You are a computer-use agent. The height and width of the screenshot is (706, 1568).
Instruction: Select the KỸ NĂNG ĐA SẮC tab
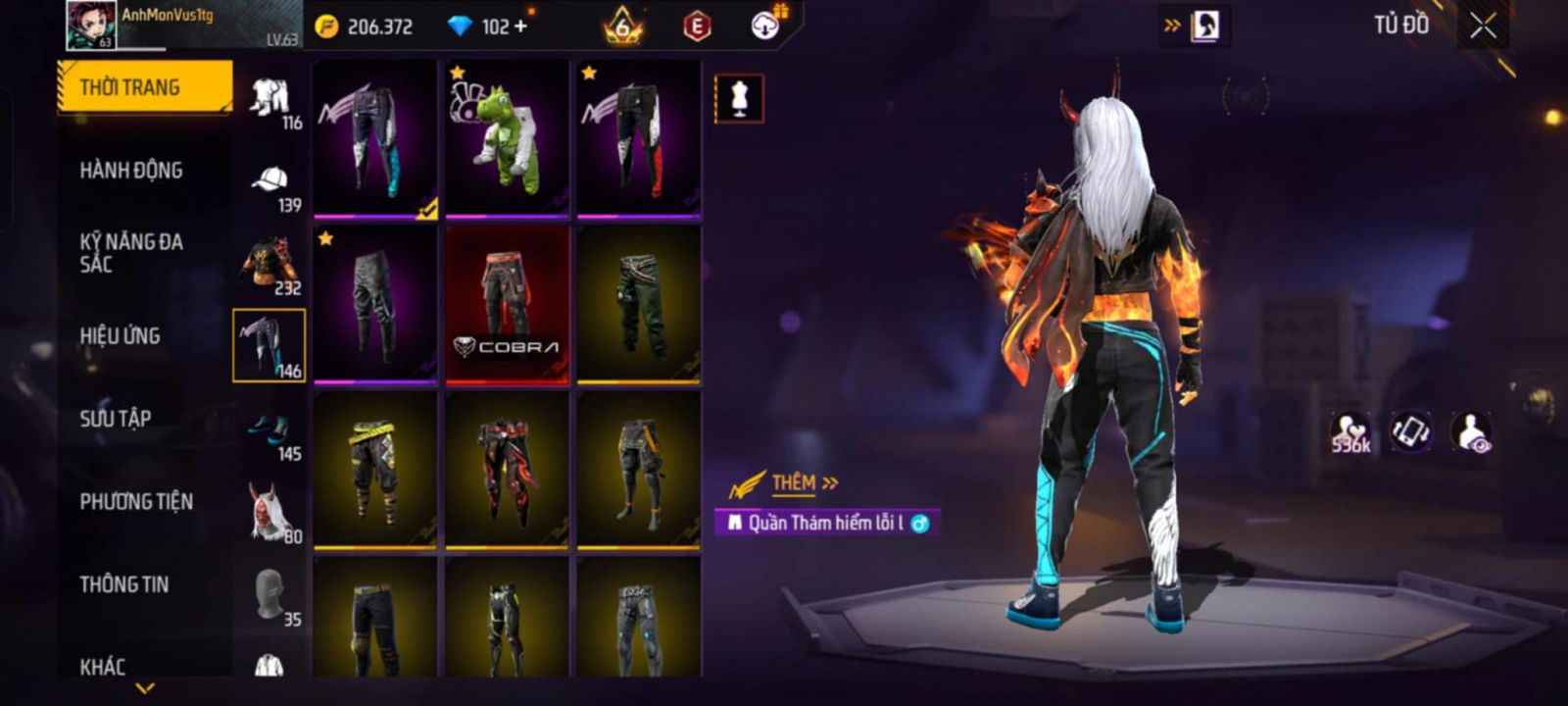[x=131, y=252]
